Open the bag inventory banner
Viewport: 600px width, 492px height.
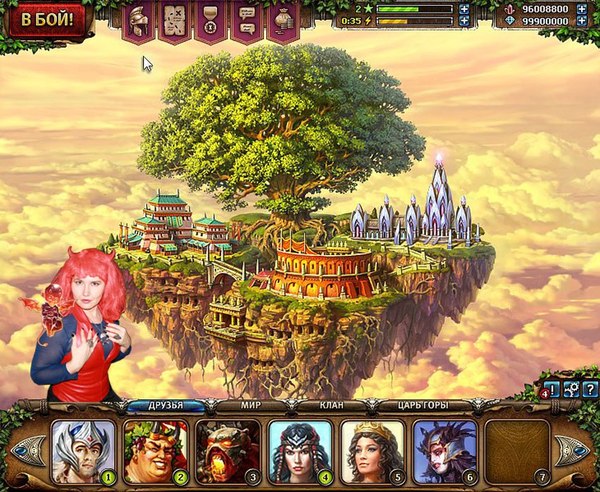[282, 19]
